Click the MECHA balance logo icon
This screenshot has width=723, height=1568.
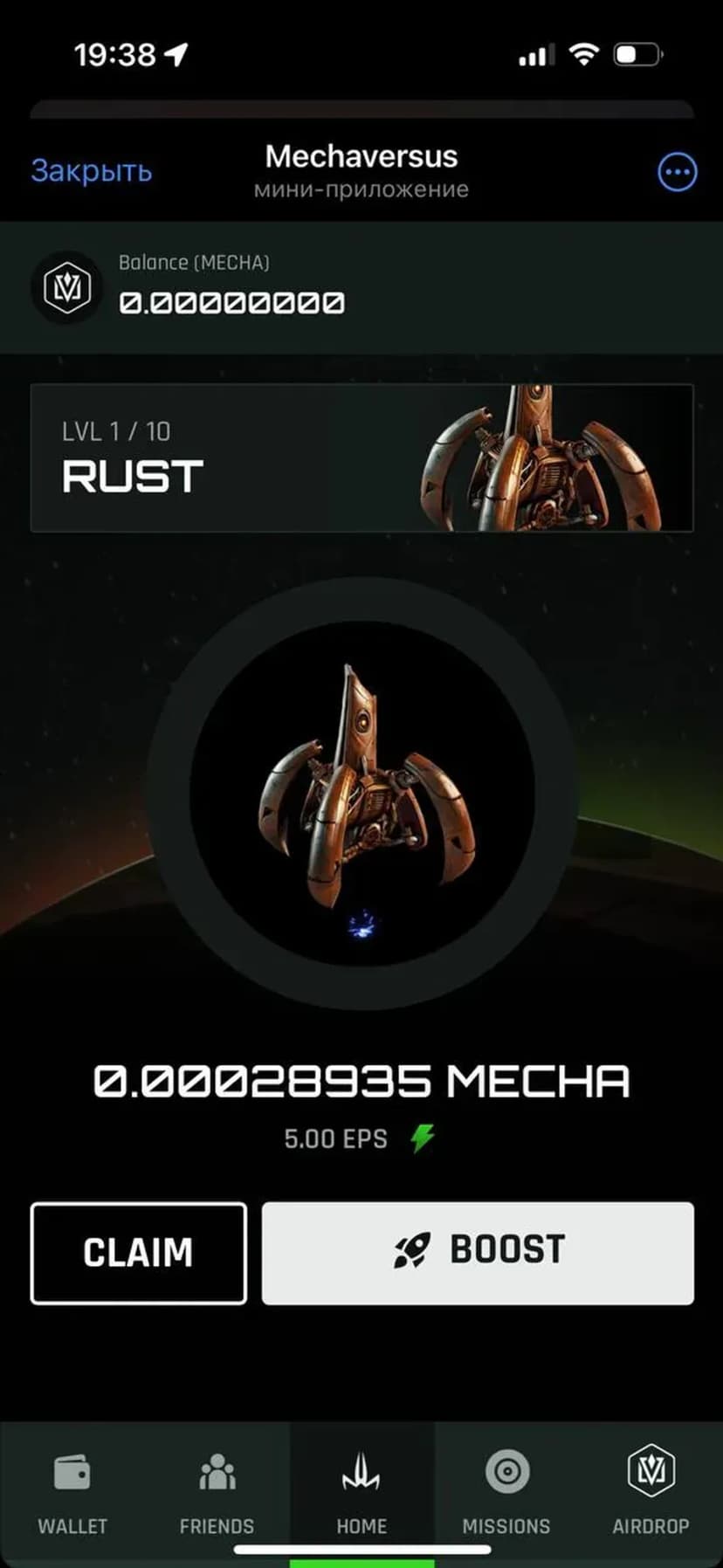tap(67, 287)
